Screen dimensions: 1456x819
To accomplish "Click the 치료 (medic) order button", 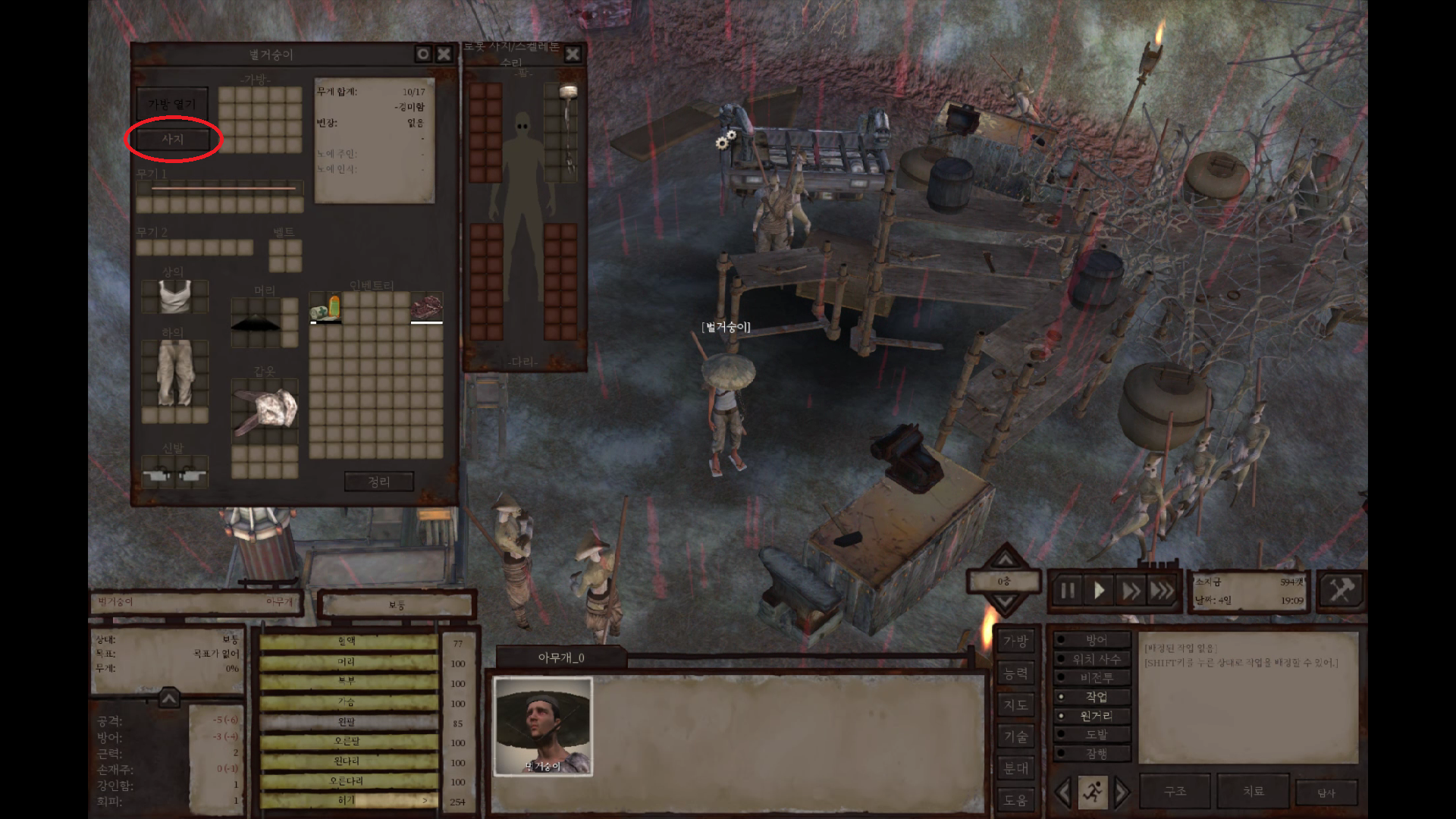I will point(1253,791).
